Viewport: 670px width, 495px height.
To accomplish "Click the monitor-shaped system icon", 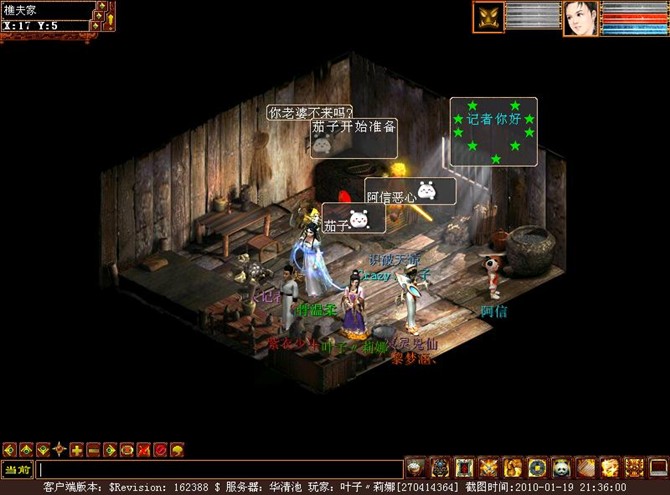I will [x=657, y=467].
